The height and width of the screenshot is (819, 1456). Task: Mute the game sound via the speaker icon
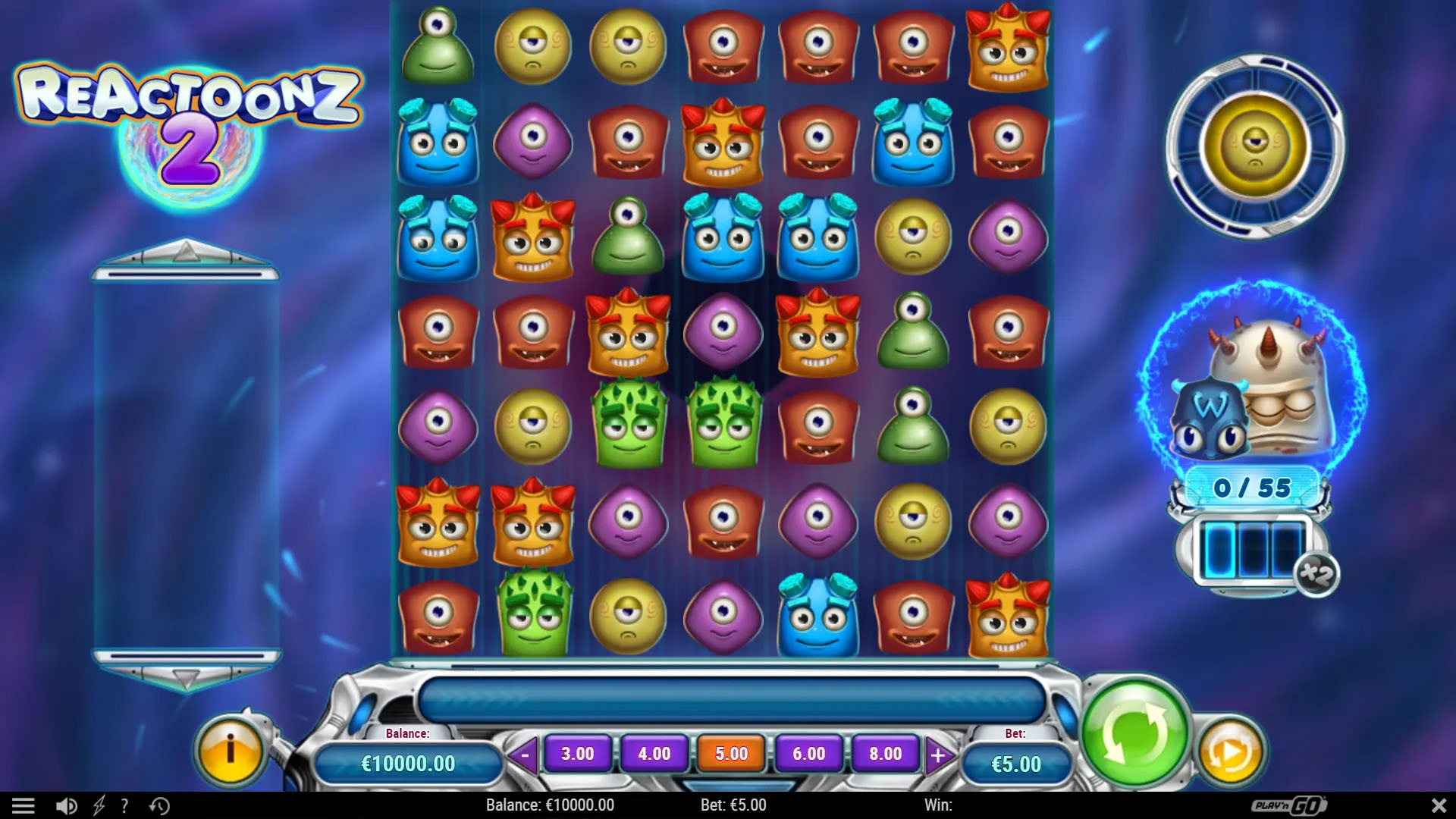click(67, 805)
